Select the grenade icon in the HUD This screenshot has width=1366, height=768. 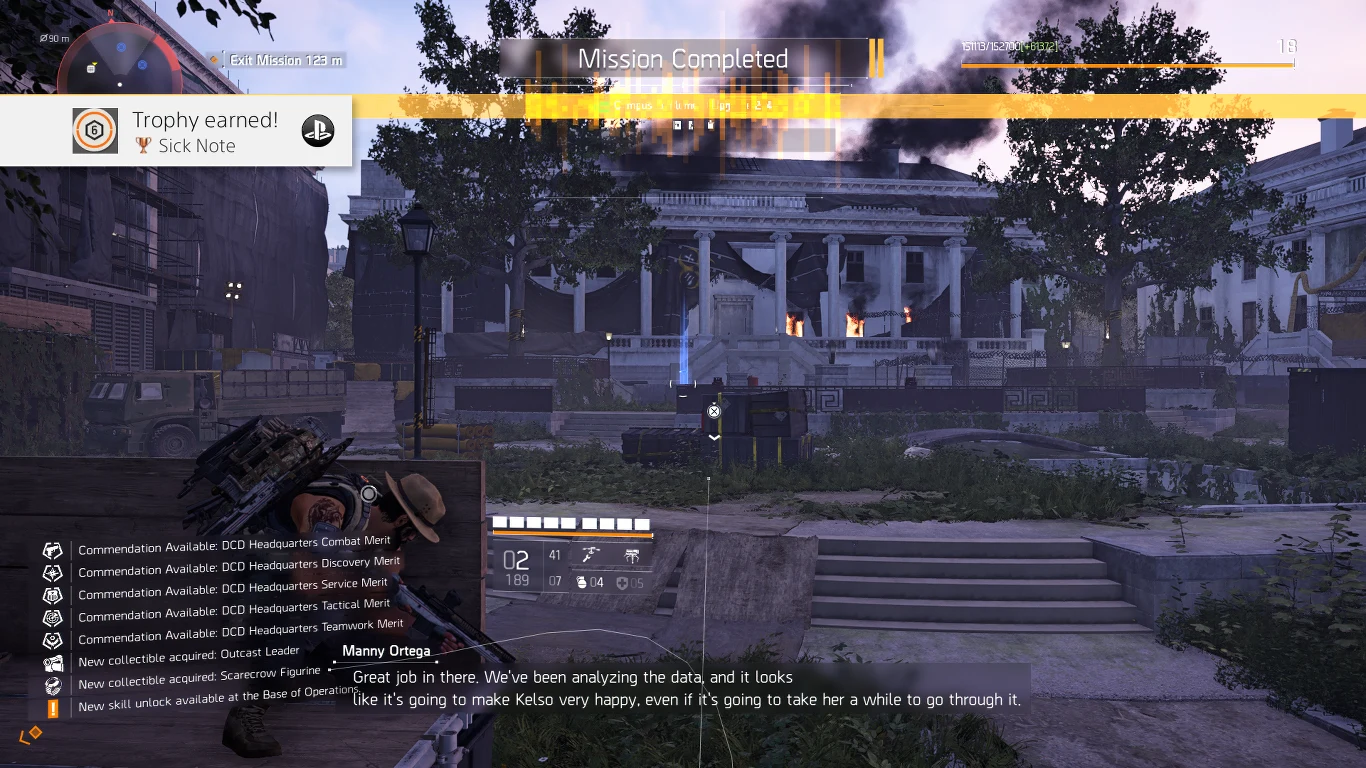583,583
